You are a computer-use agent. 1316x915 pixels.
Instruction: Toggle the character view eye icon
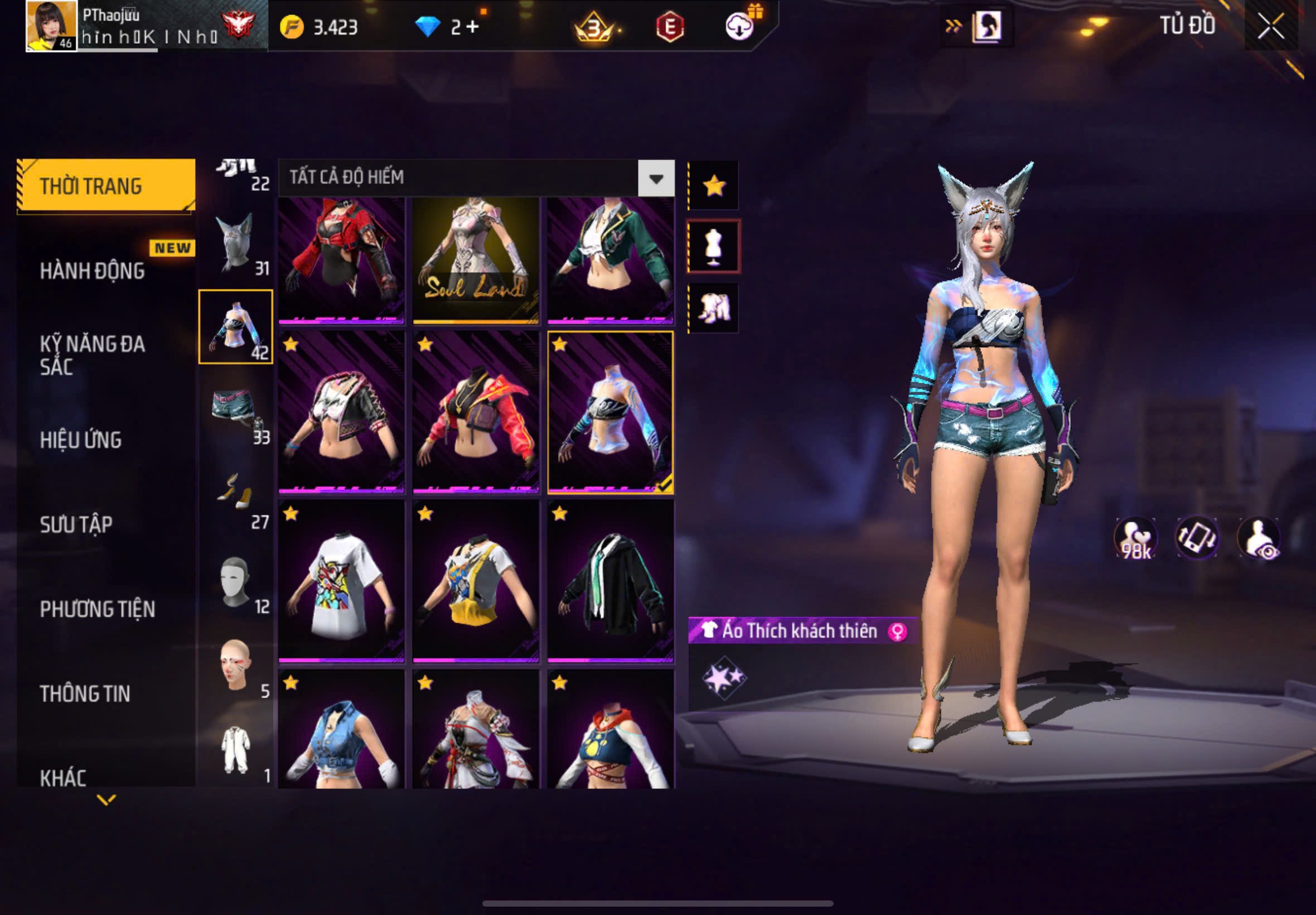[1259, 538]
